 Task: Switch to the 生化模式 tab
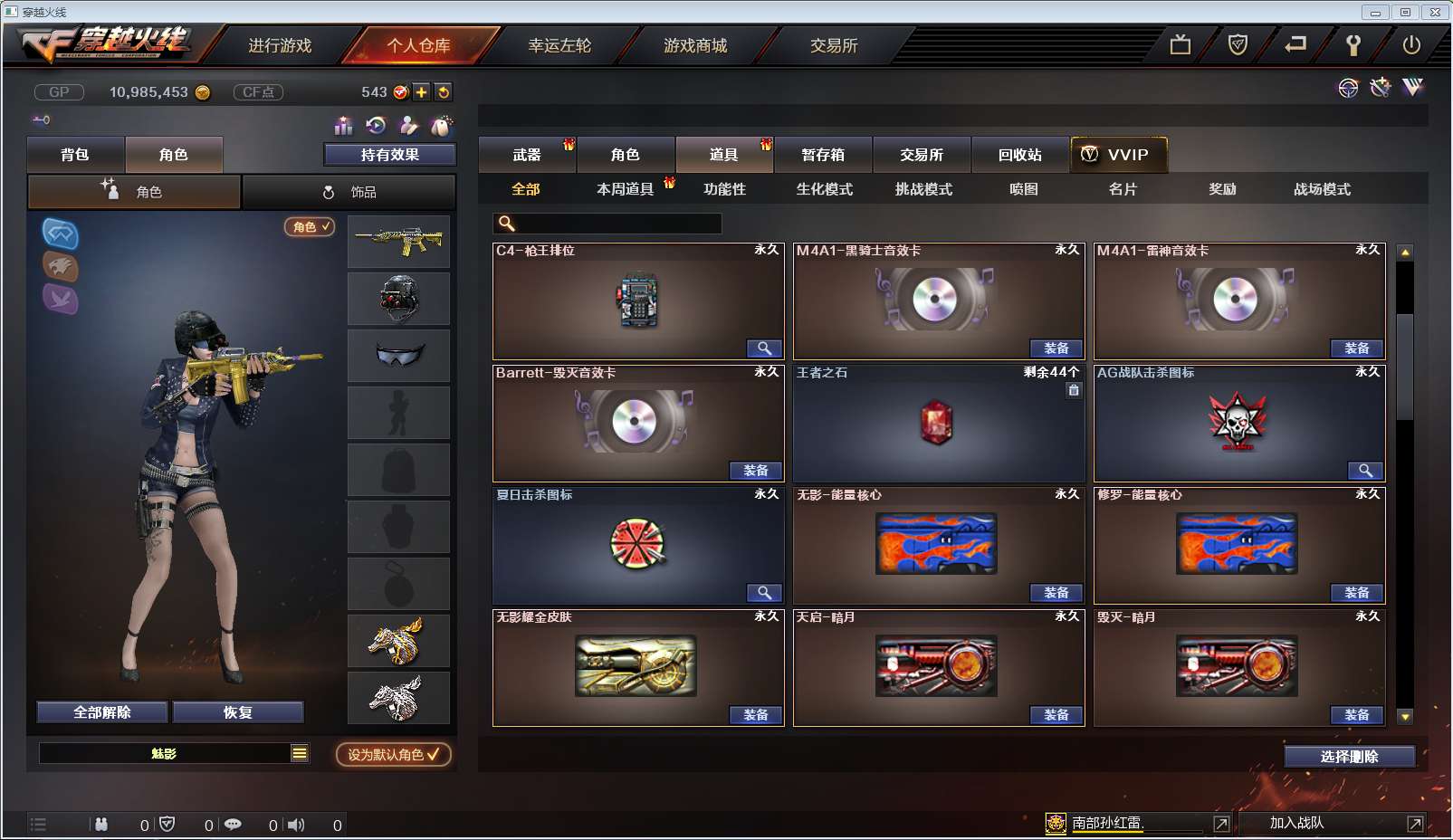coord(824,188)
